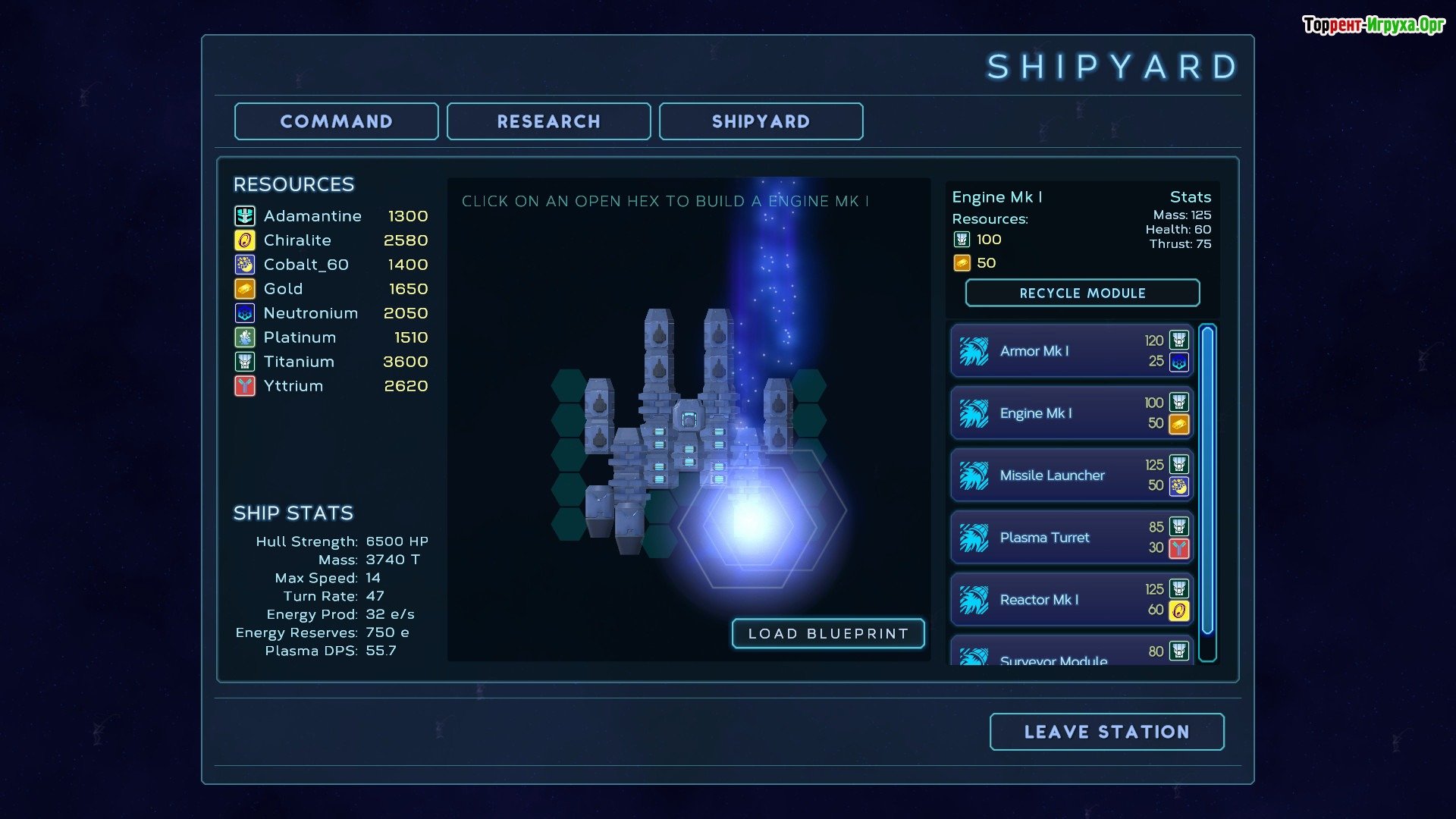Viewport: 1456px width, 819px height.
Task: Leave the station
Action: (x=1106, y=732)
